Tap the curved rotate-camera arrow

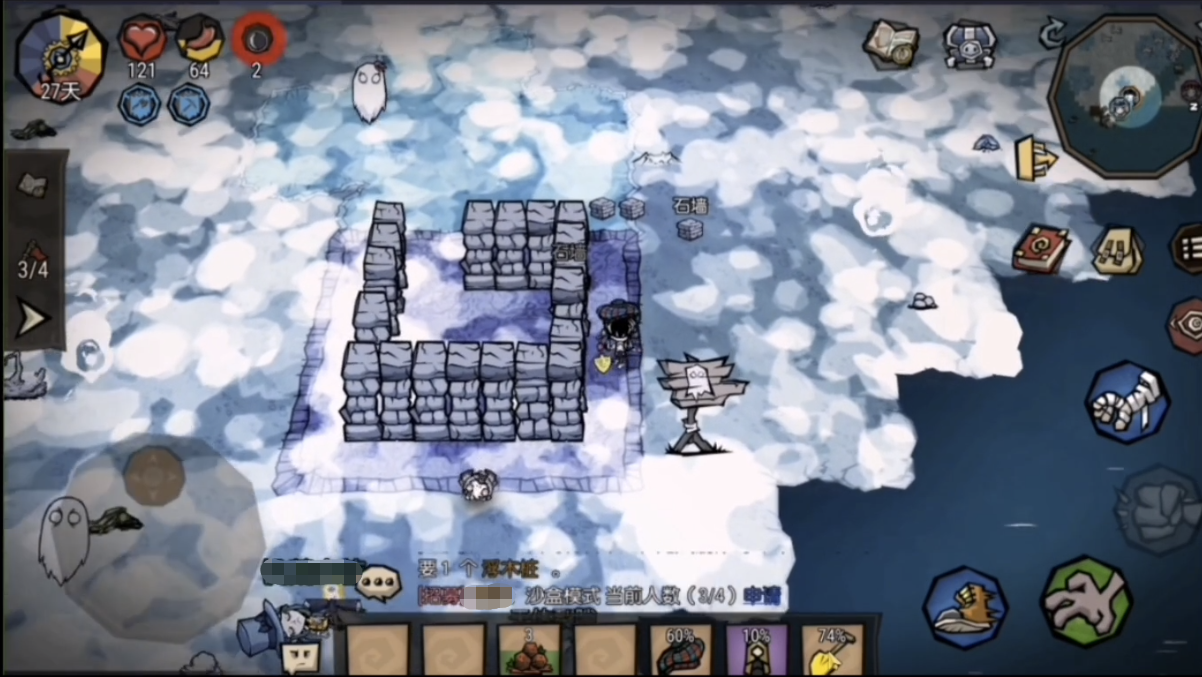pyautogui.click(x=1051, y=35)
